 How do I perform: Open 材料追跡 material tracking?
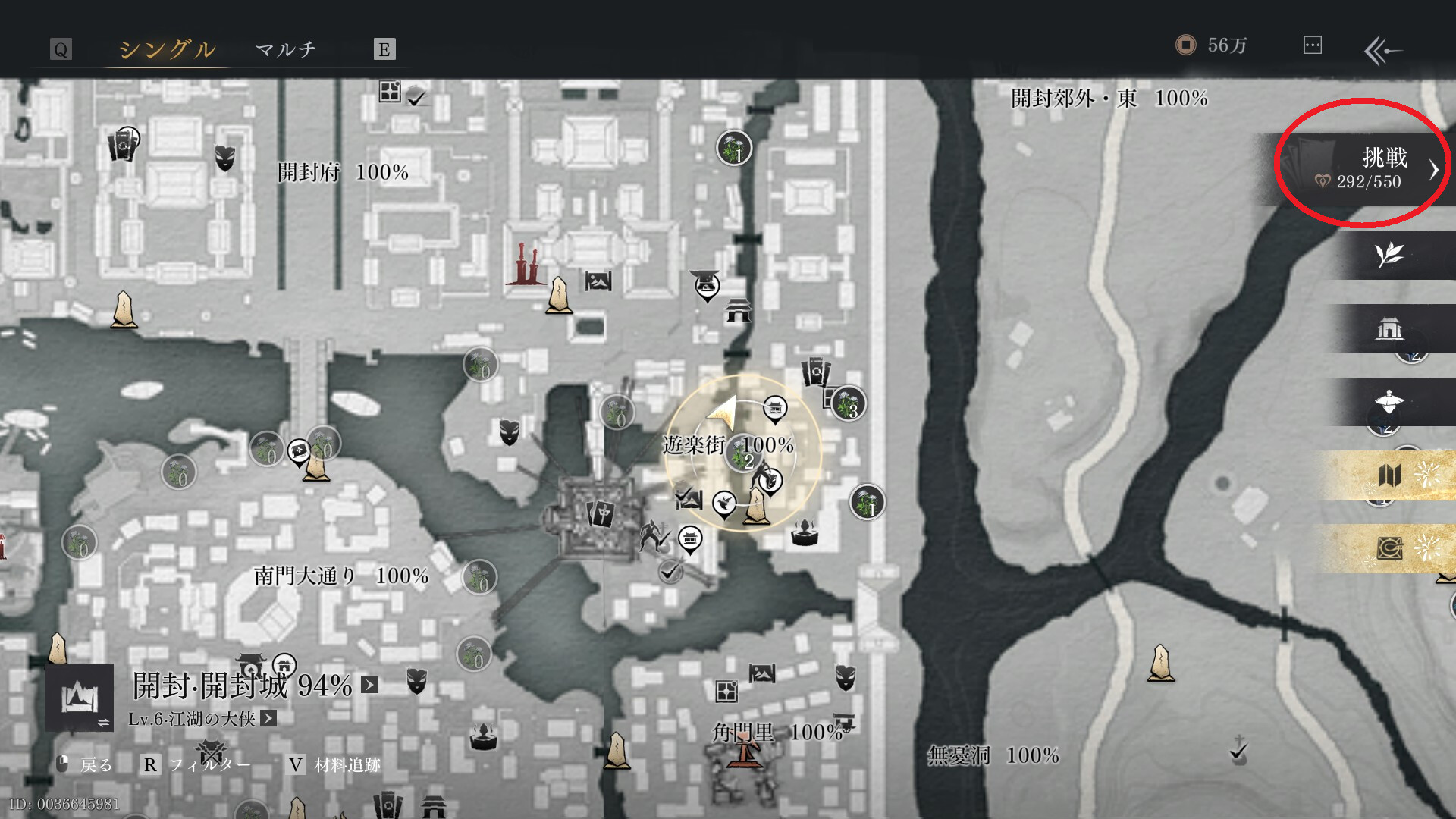(x=334, y=764)
